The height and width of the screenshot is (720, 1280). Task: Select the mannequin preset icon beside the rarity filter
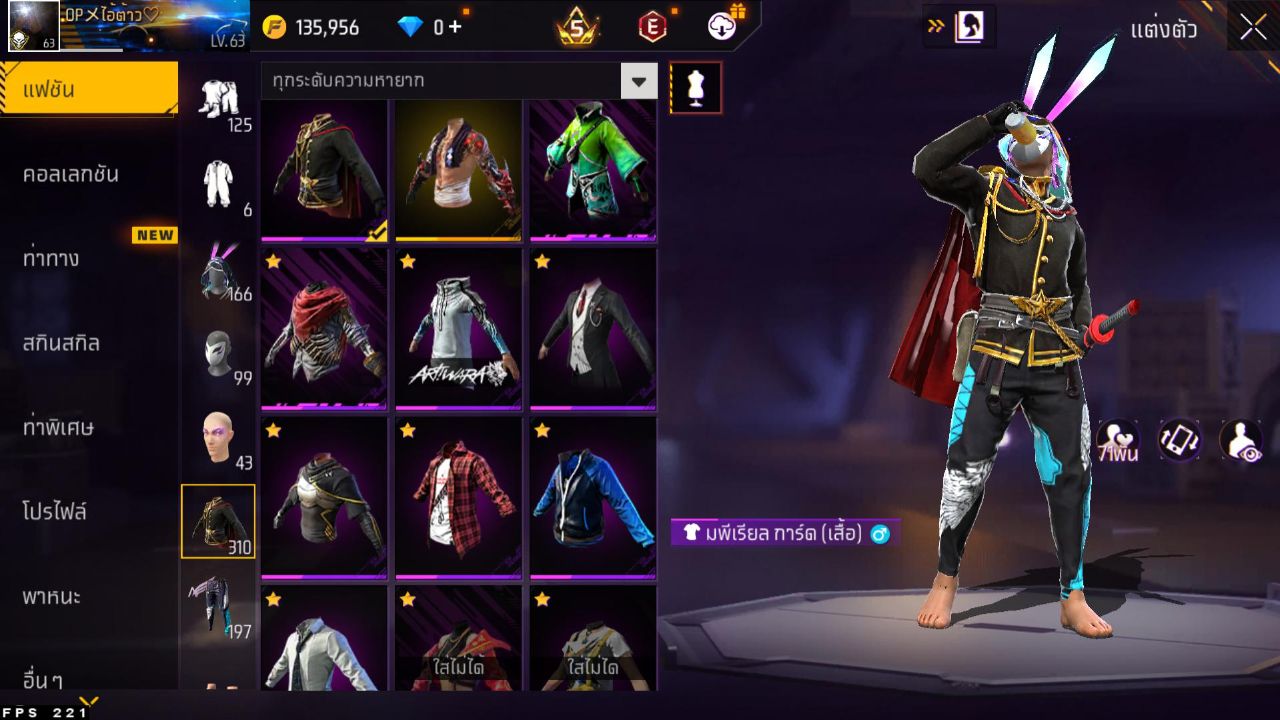695,87
